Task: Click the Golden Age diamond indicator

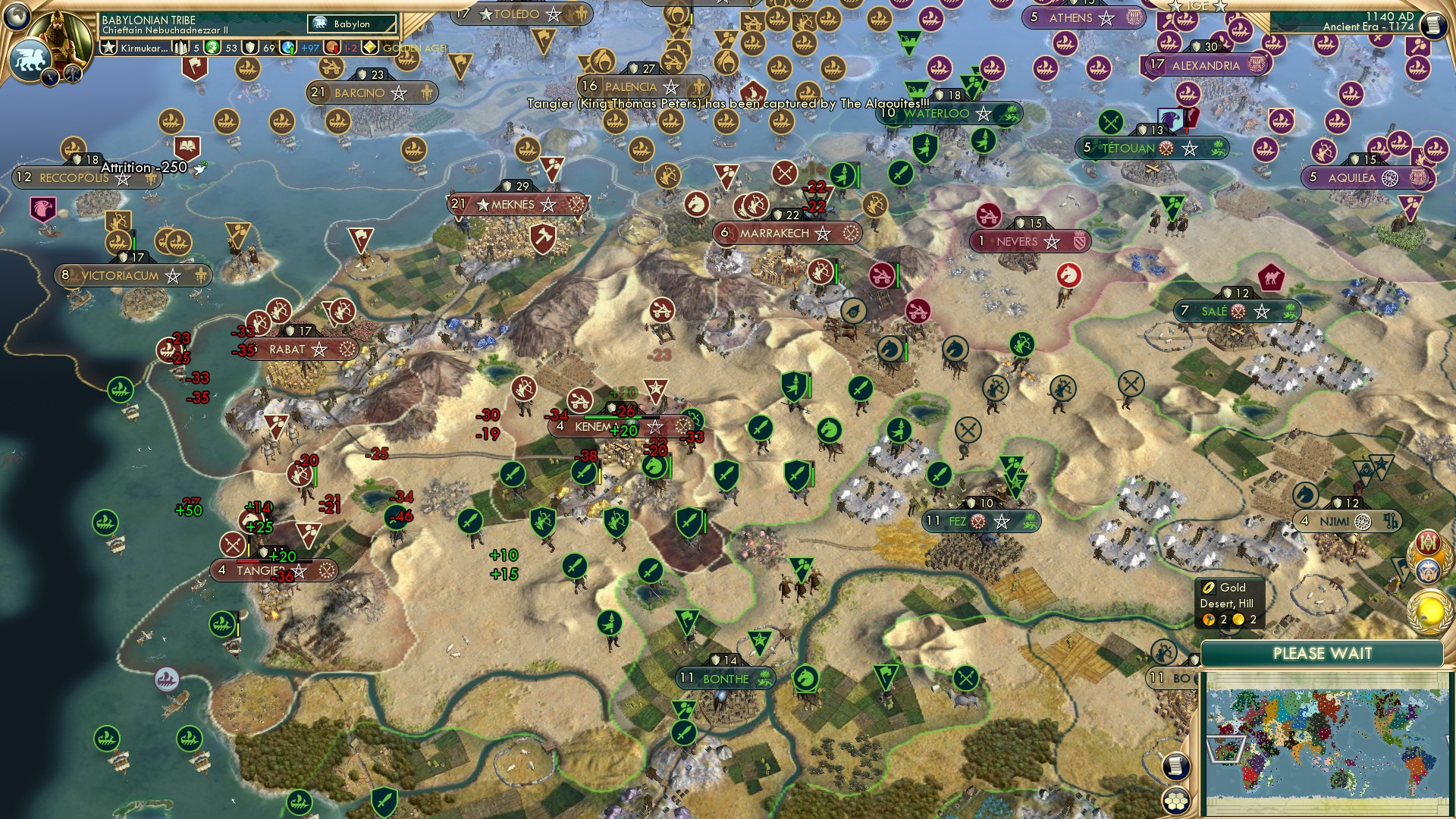Action: pos(370,47)
